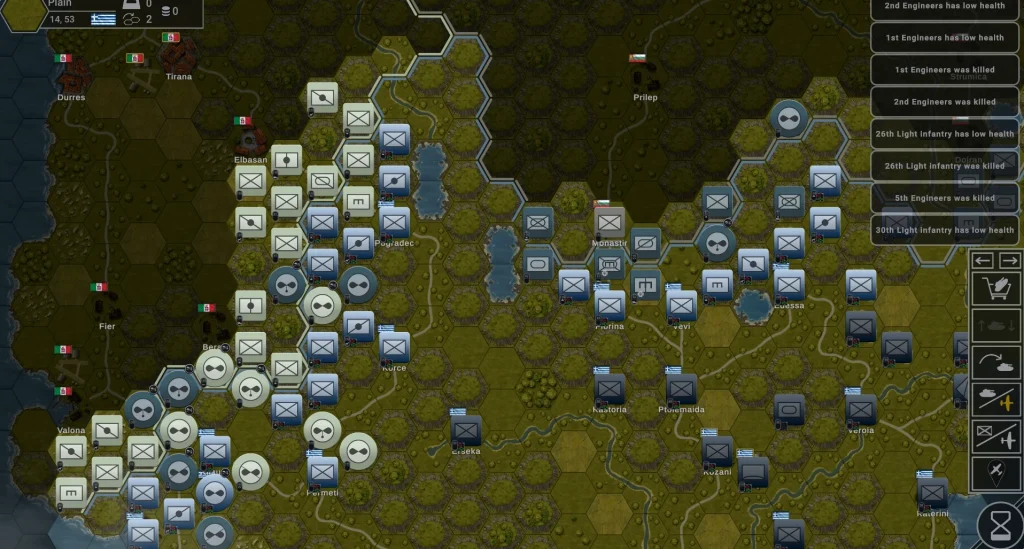Open the "2nd Engineers was killed" notification
The height and width of the screenshot is (549, 1024).
click(944, 102)
